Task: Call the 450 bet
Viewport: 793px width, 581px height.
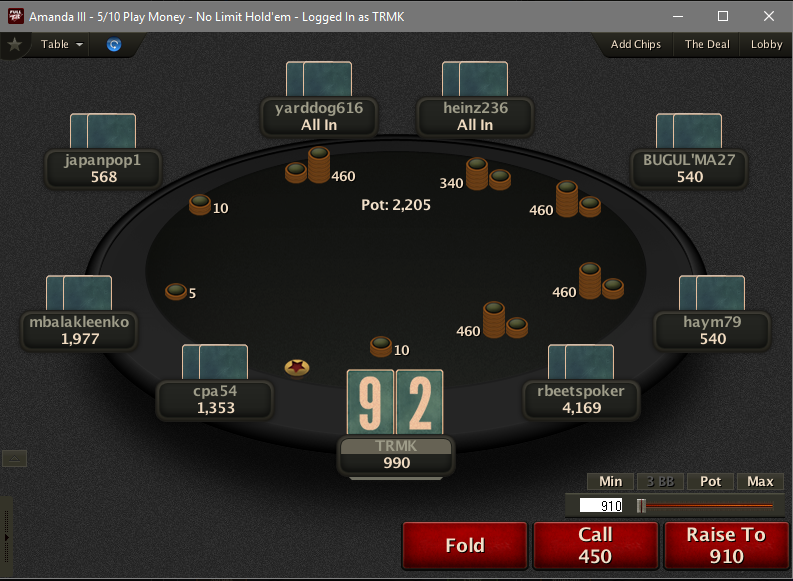Action: pos(595,545)
